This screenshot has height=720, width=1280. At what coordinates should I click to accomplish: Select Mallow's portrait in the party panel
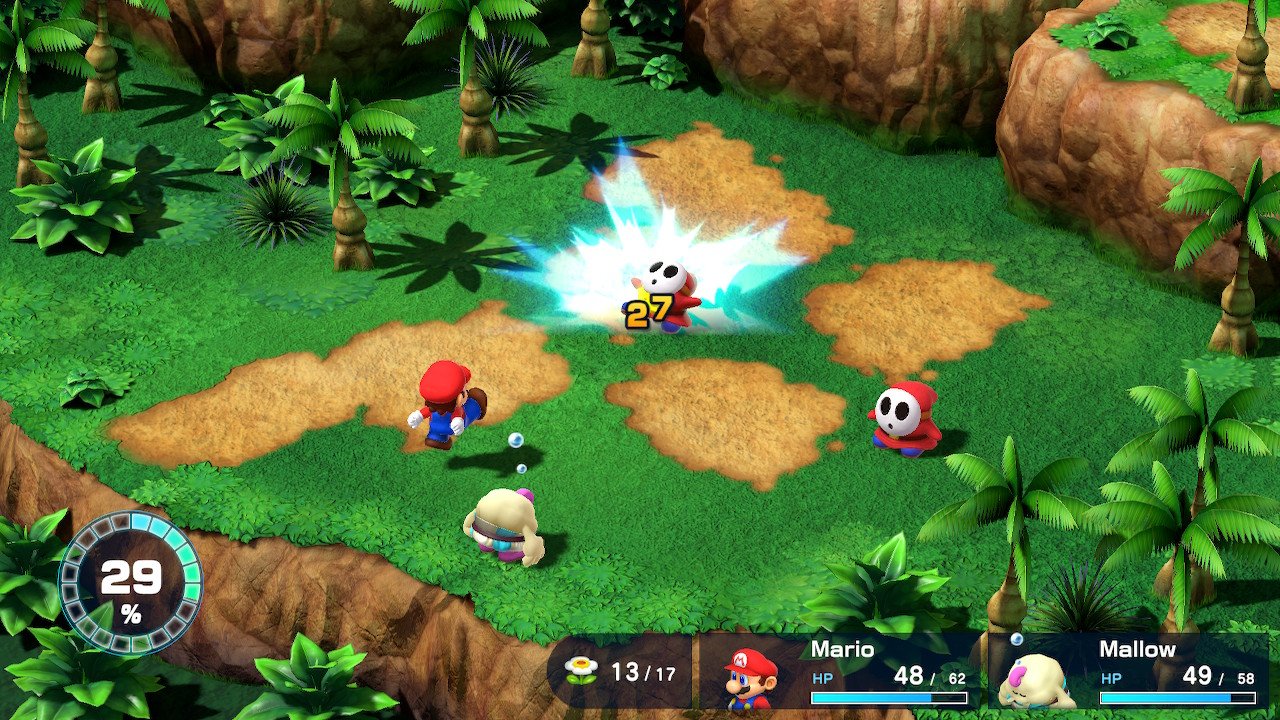click(1035, 679)
